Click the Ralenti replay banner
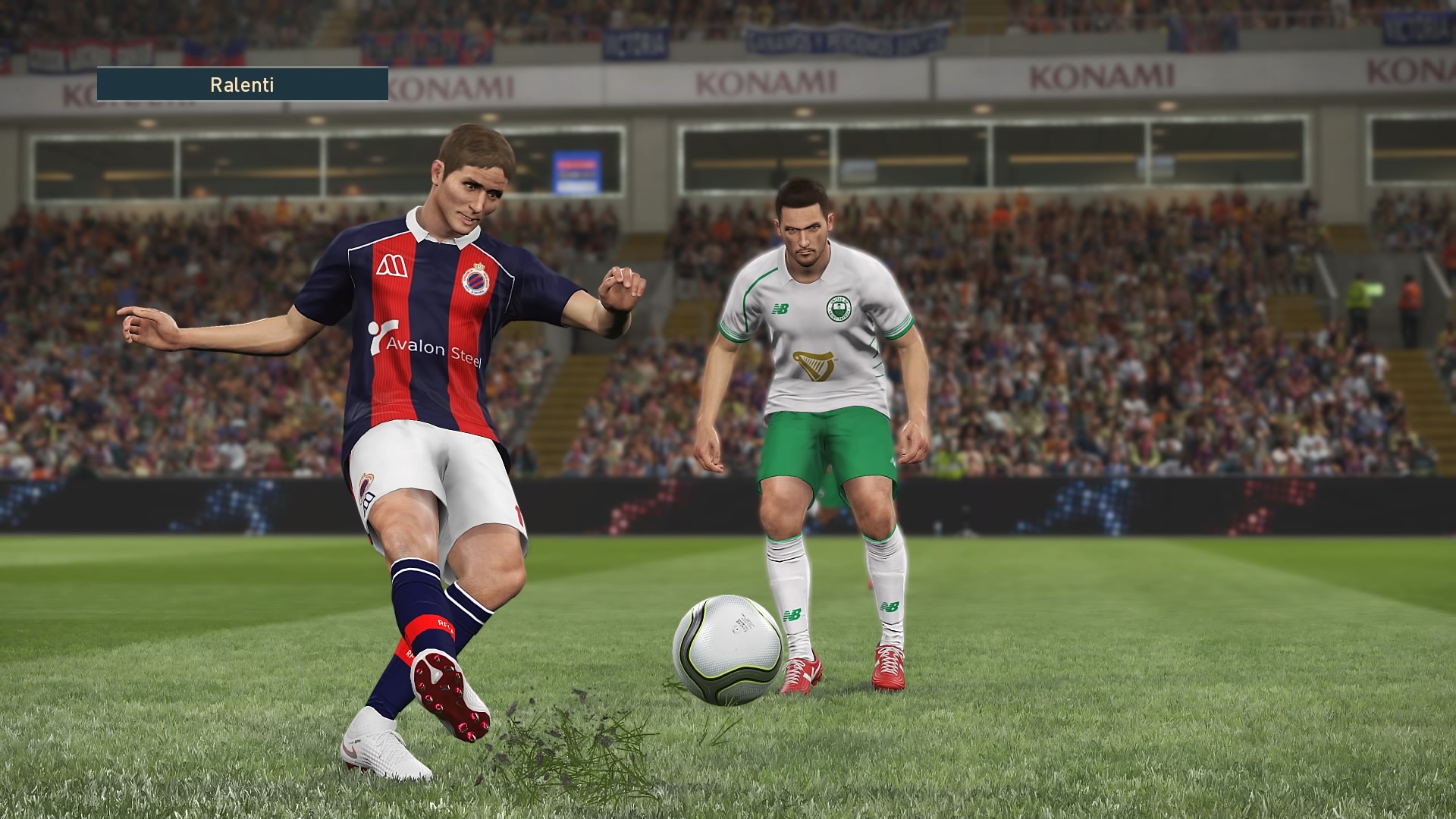 coord(242,84)
